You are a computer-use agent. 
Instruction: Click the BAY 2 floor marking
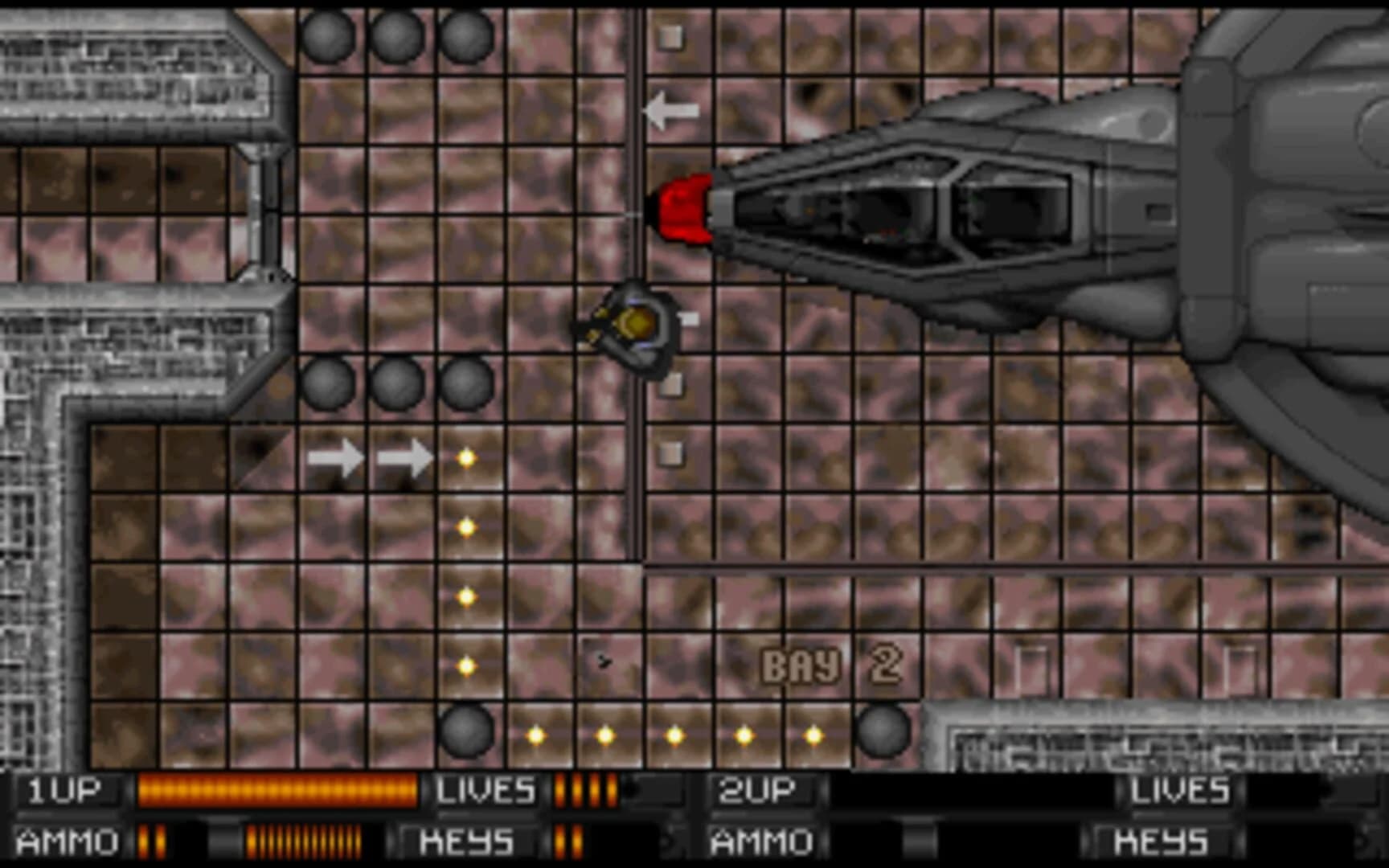pyautogui.click(x=836, y=662)
